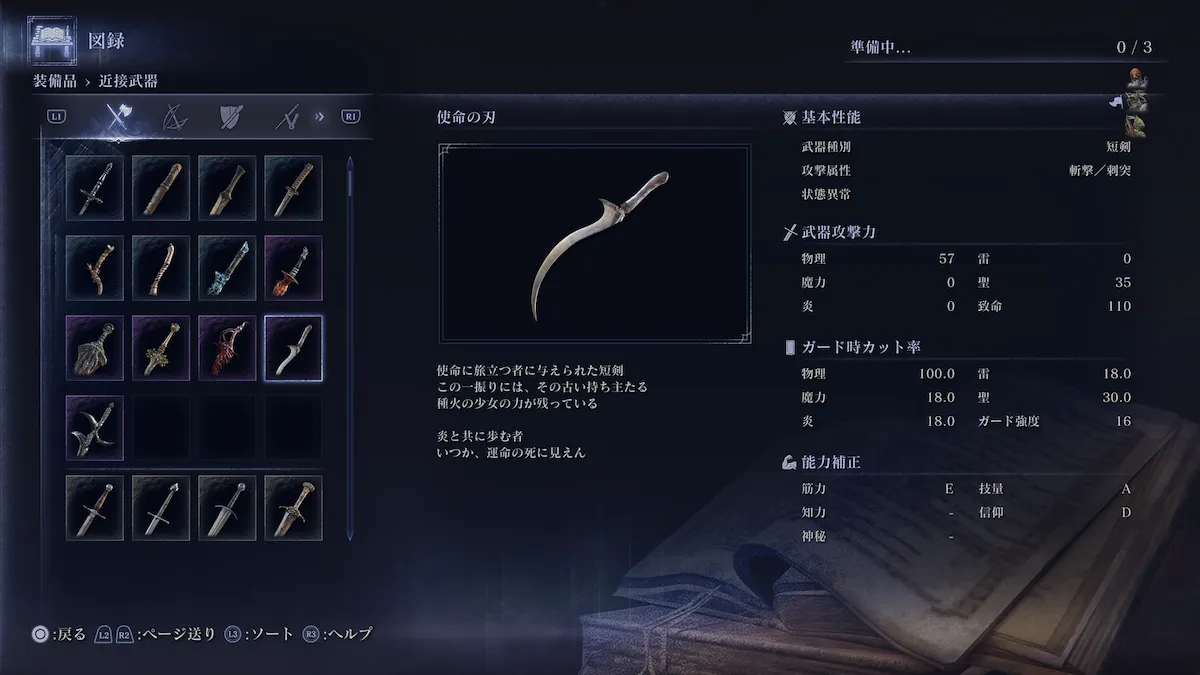Select the curved root-handled dagger slot
The image size is (1200, 675).
(x=95, y=267)
